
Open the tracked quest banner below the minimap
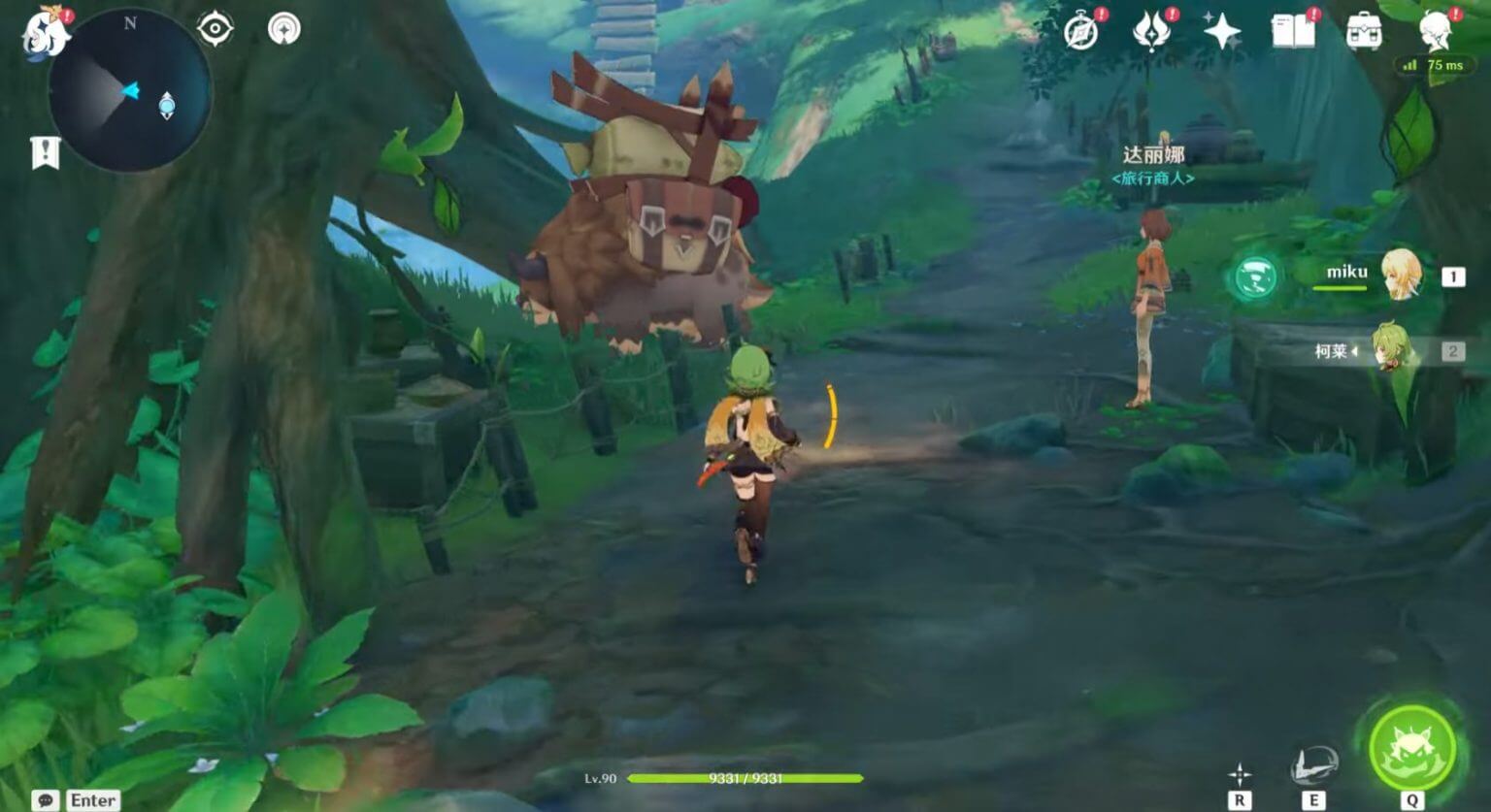pos(43,149)
